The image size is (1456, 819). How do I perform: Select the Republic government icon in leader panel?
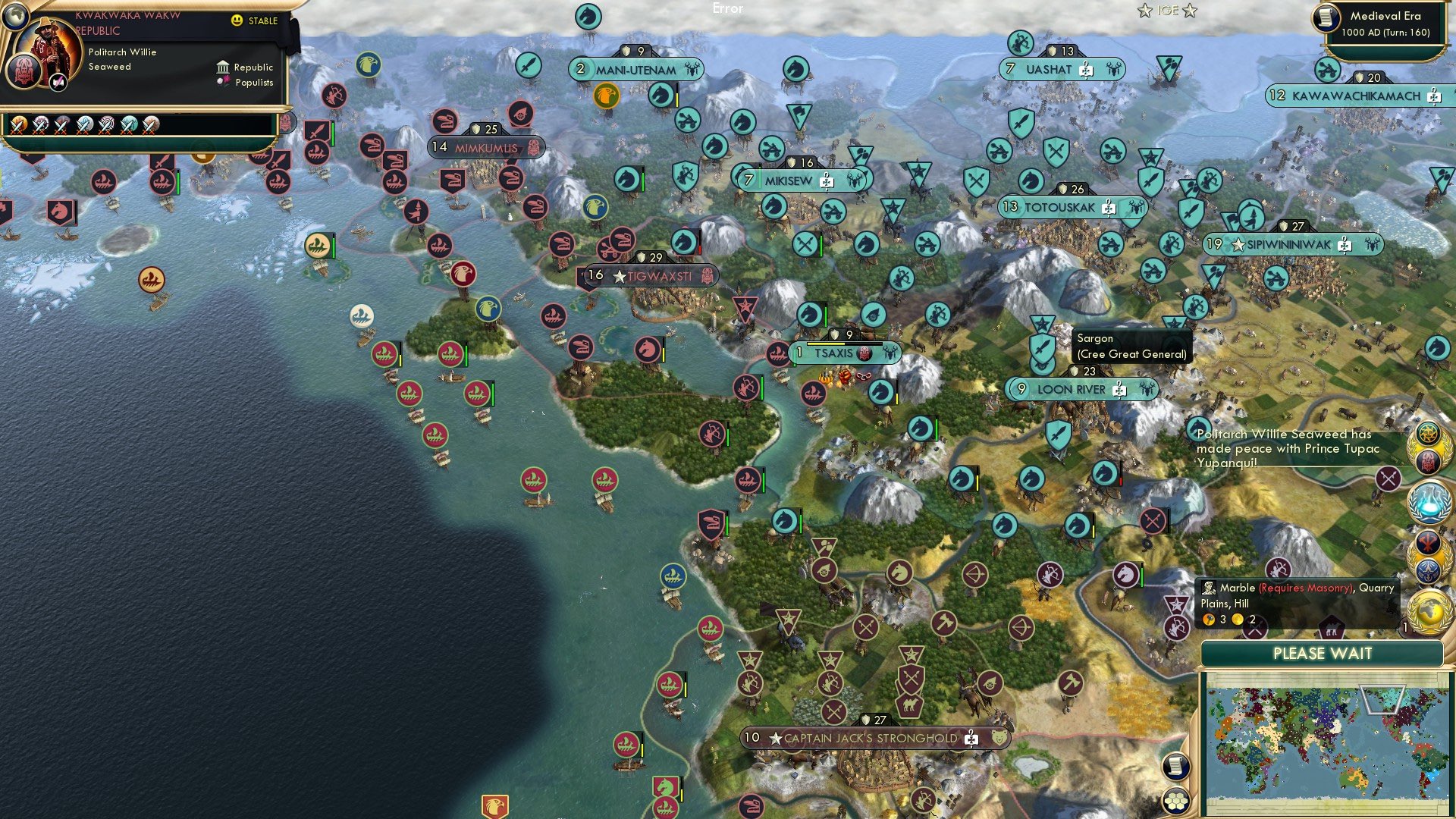pyautogui.click(x=224, y=67)
